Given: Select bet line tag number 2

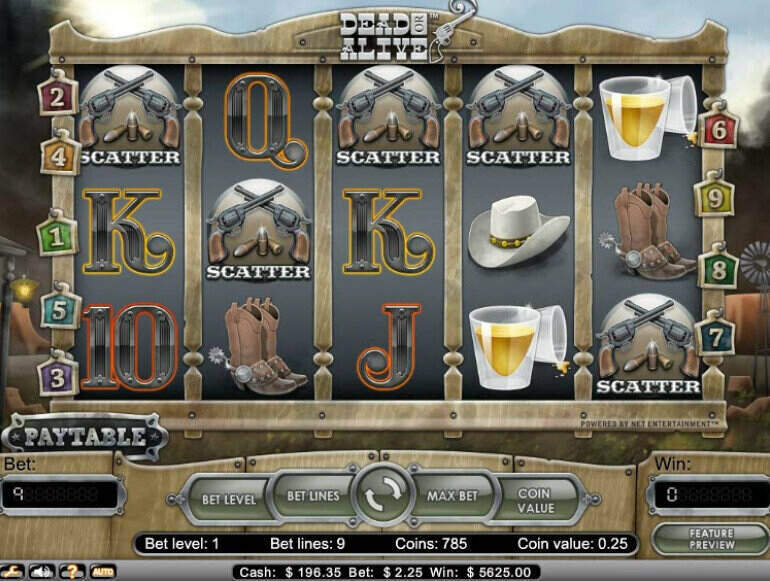Looking at the screenshot, I should click(58, 97).
